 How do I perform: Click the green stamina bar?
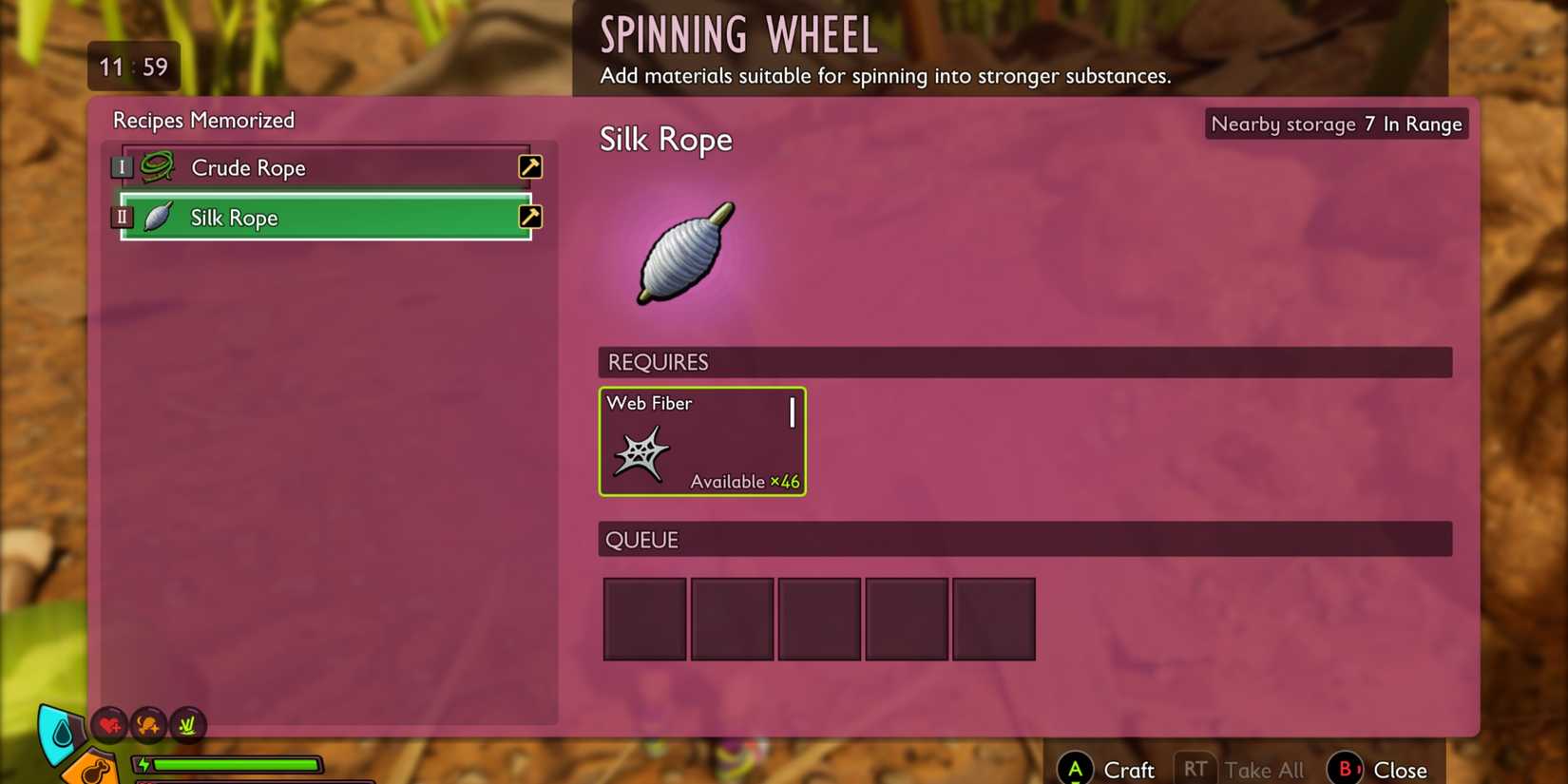(x=236, y=763)
